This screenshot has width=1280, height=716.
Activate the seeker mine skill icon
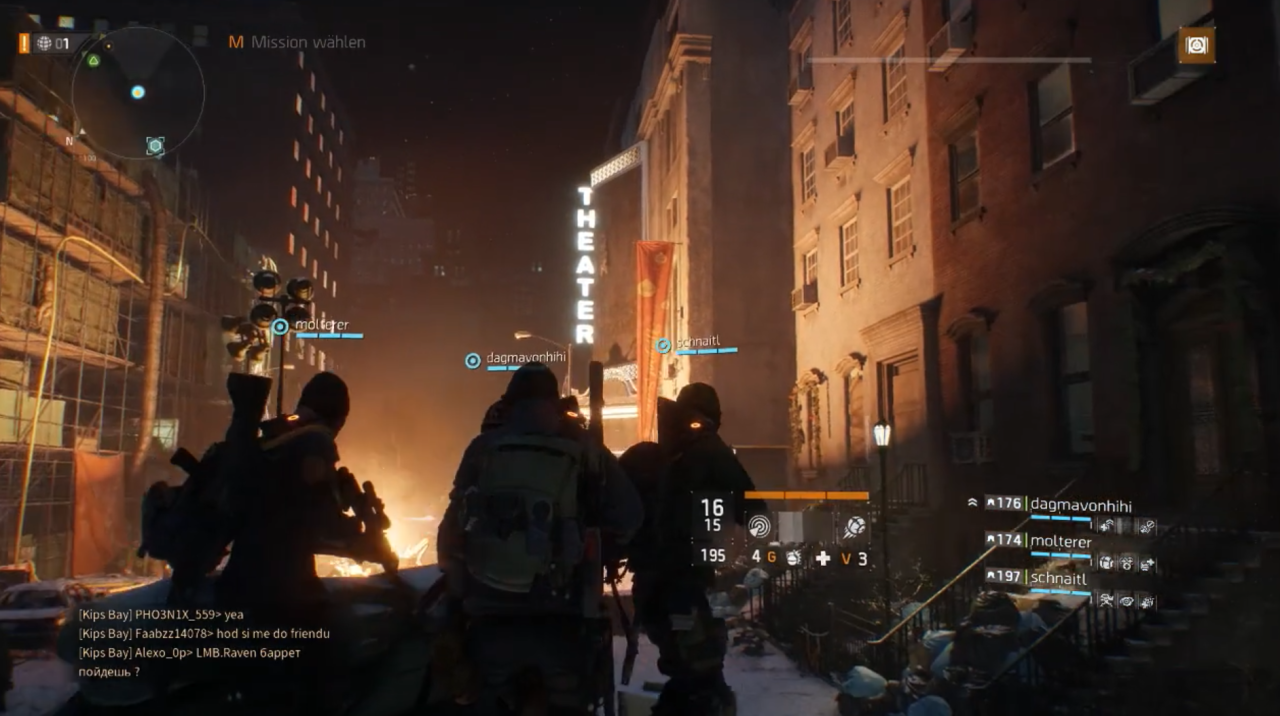click(855, 526)
